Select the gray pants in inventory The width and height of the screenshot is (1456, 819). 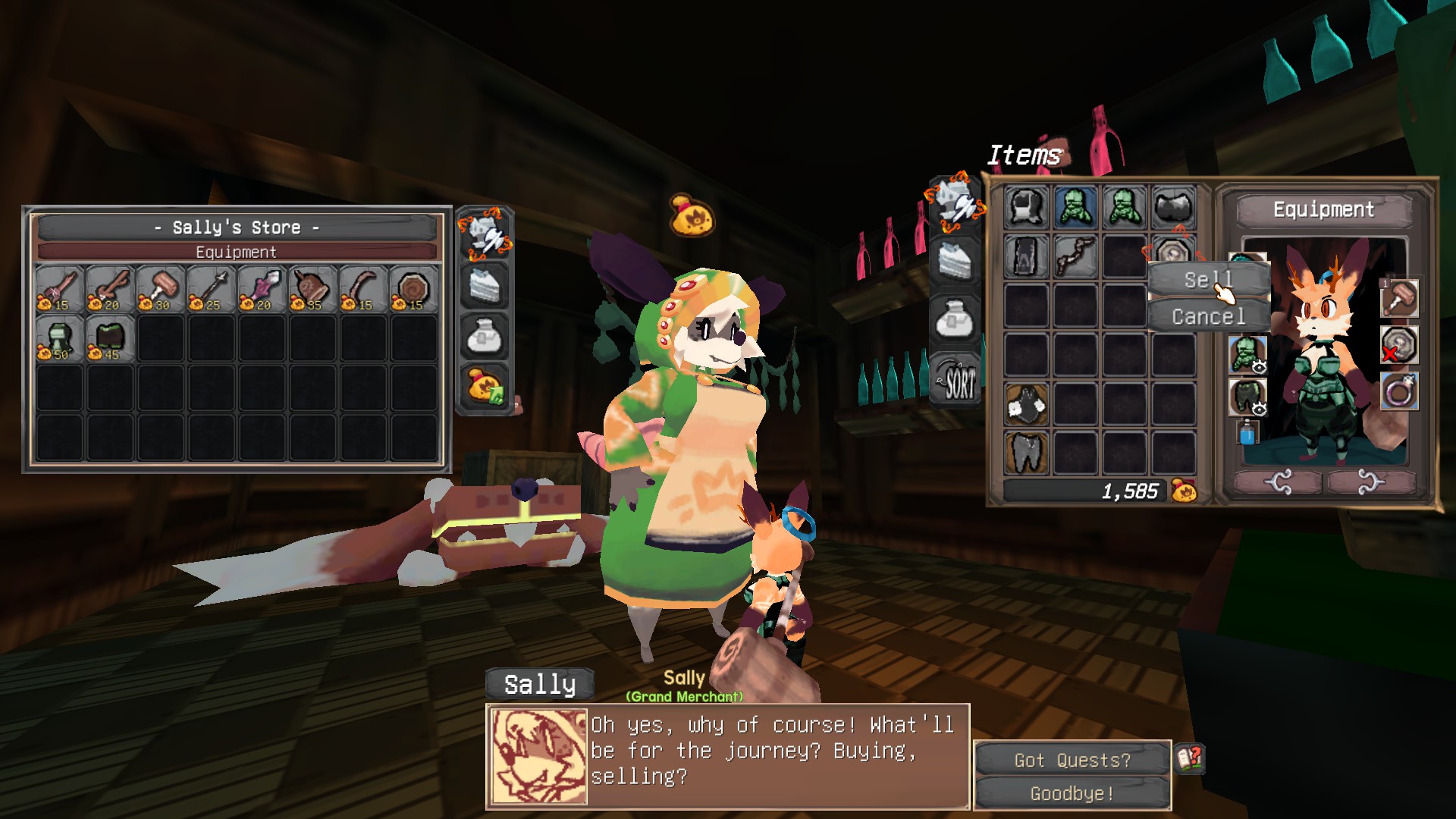(x=1026, y=453)
